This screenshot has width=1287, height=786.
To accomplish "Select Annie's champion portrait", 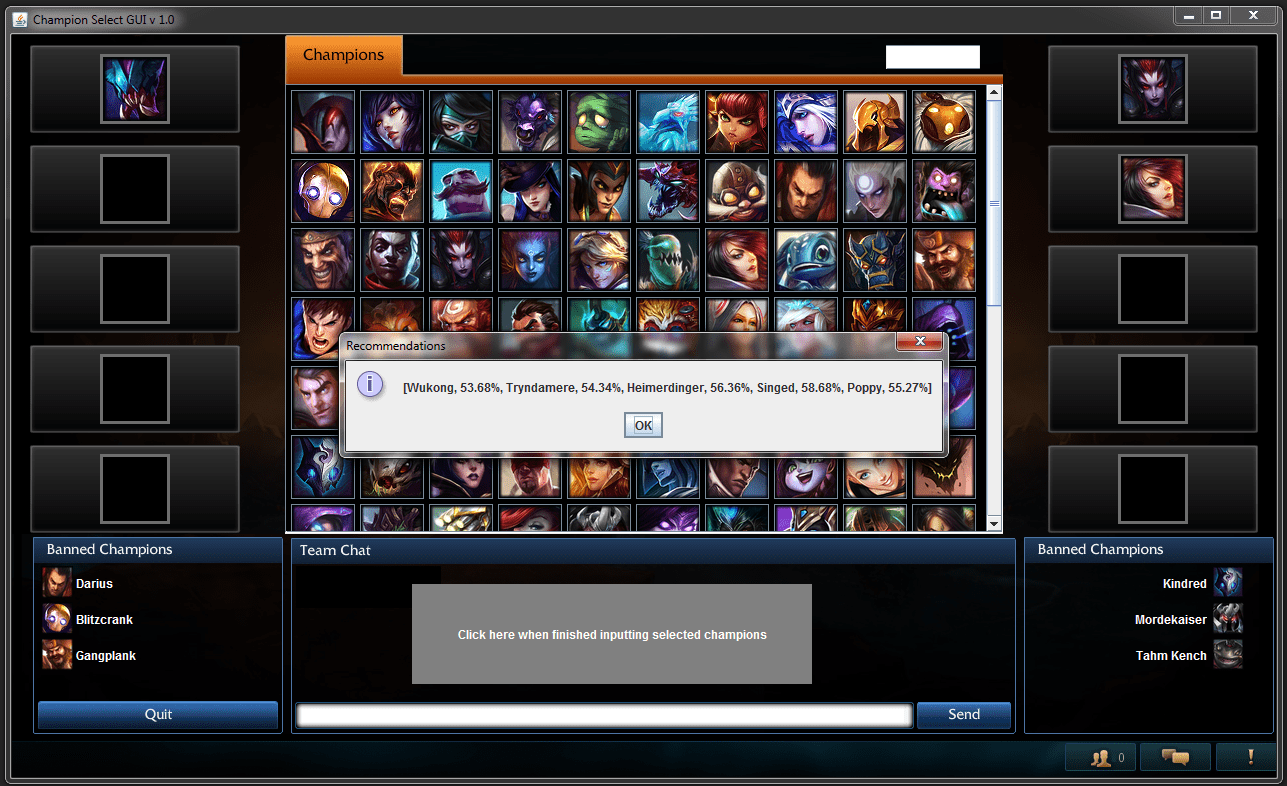I will tap(737, 121).
